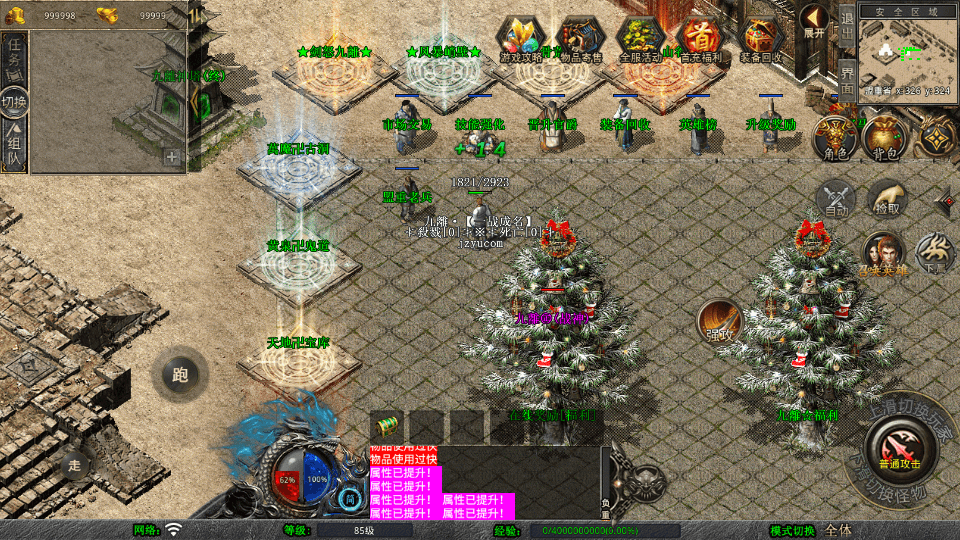Open the 背包 backpack
Viewport: 960px width, 540px height.
click(884, 137)
